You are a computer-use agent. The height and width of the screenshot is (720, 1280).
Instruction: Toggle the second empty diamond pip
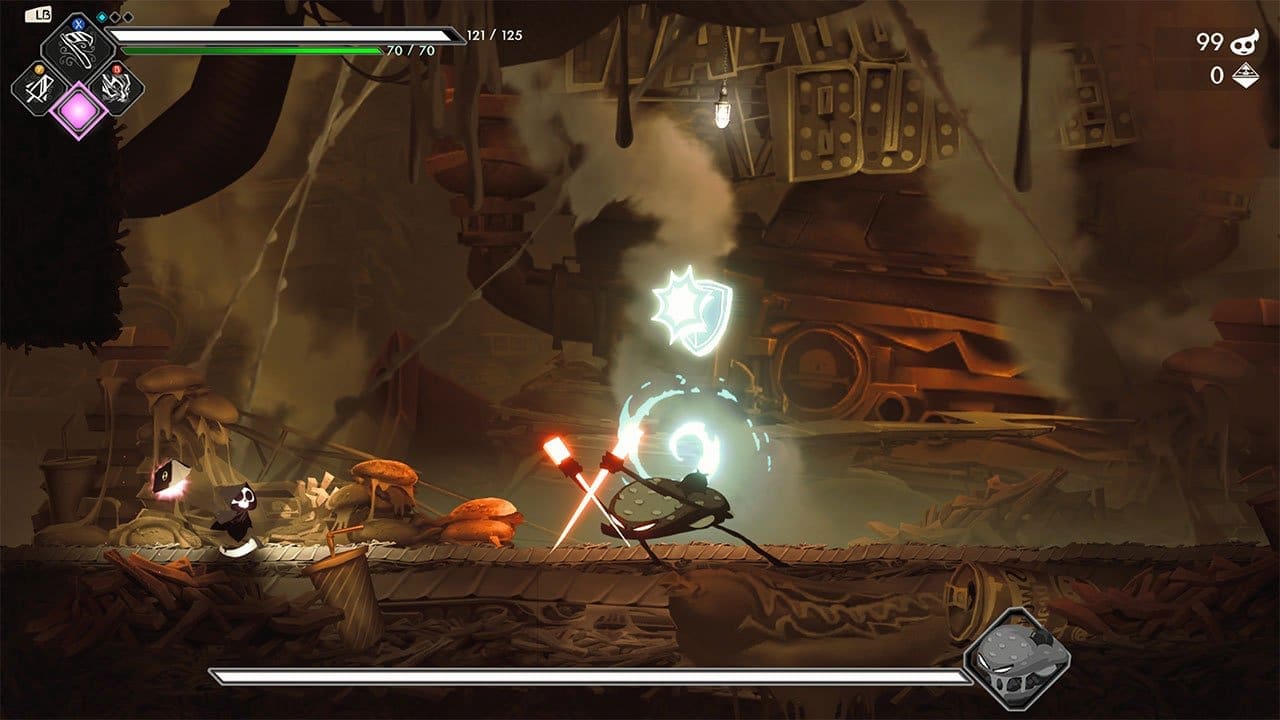127,17
